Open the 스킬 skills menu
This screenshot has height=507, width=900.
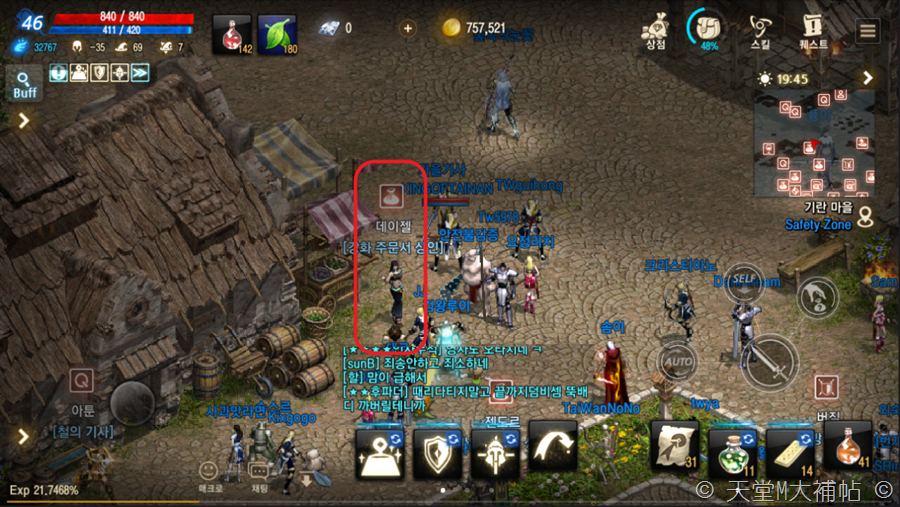click(761, 29)
